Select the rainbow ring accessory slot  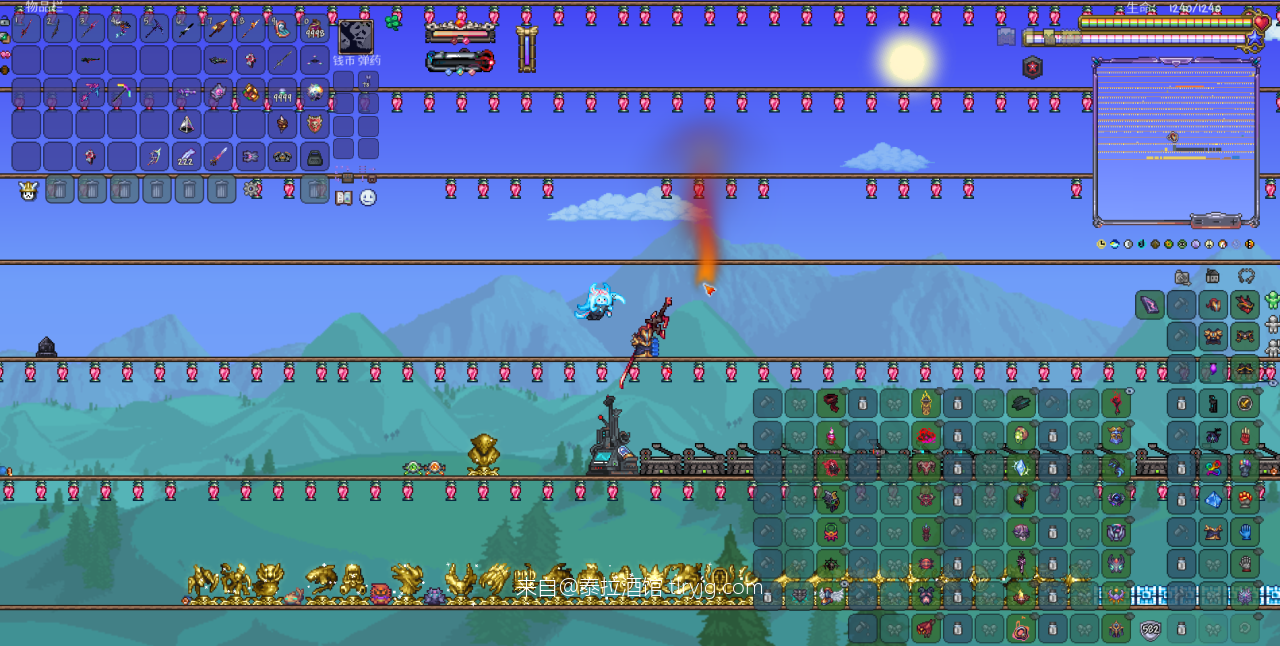point(1213,467)
